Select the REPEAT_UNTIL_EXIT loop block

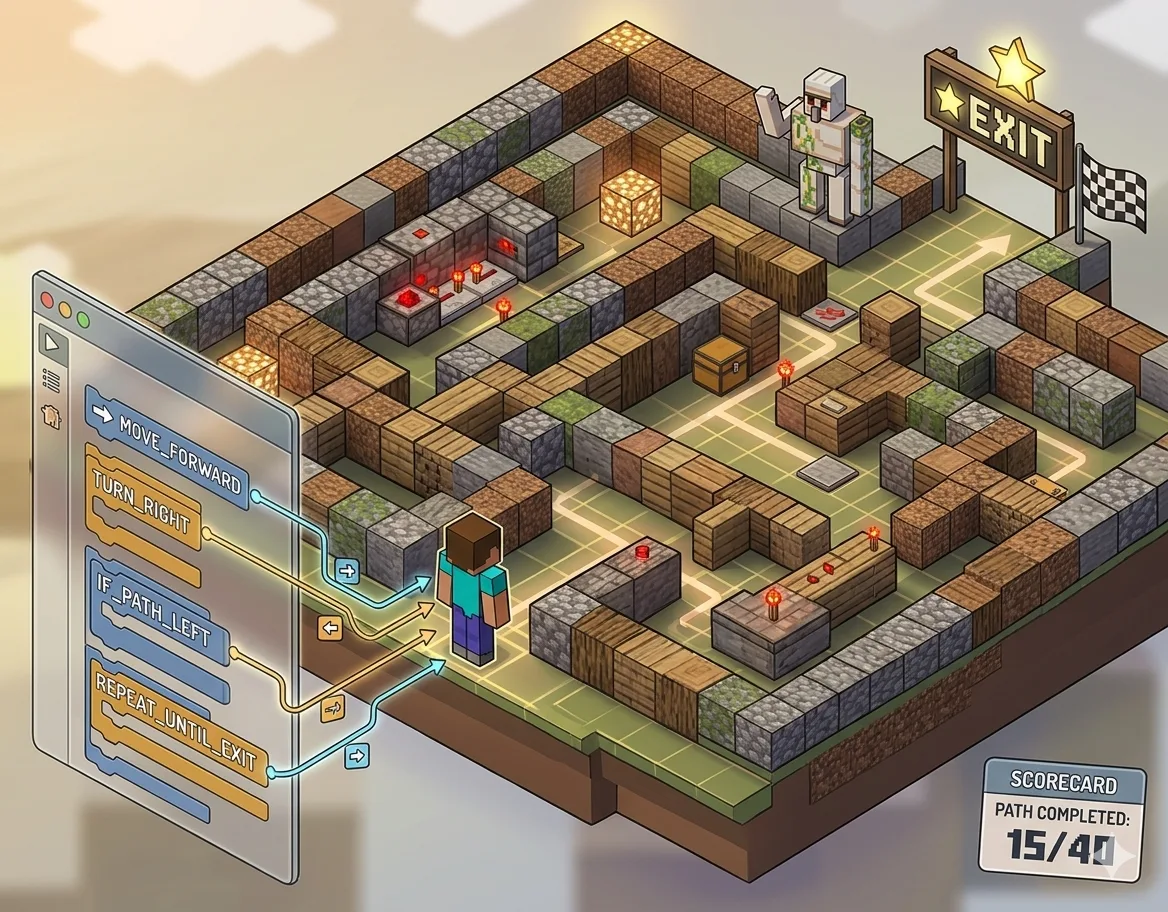172,720
